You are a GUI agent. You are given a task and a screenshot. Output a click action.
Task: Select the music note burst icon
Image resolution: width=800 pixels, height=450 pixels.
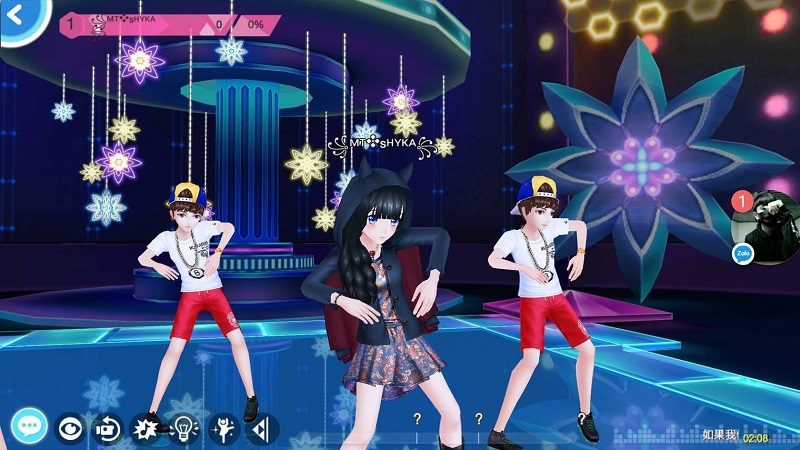(146, 429)
